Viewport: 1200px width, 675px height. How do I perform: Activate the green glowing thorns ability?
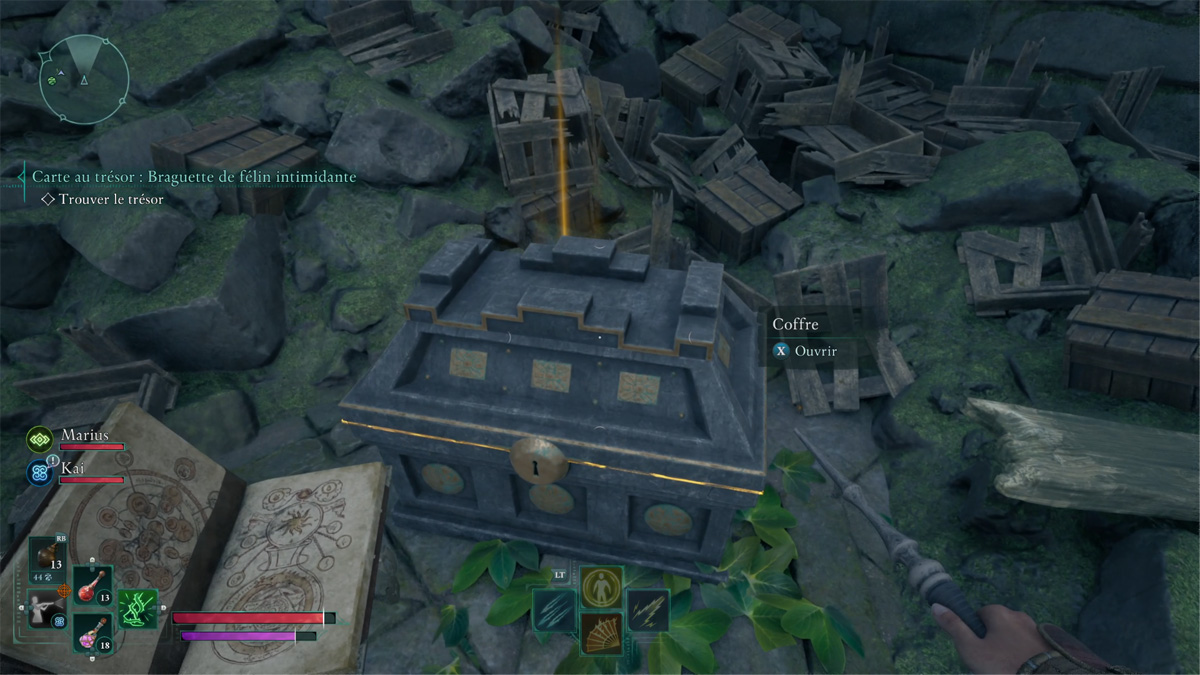(138, 608)
